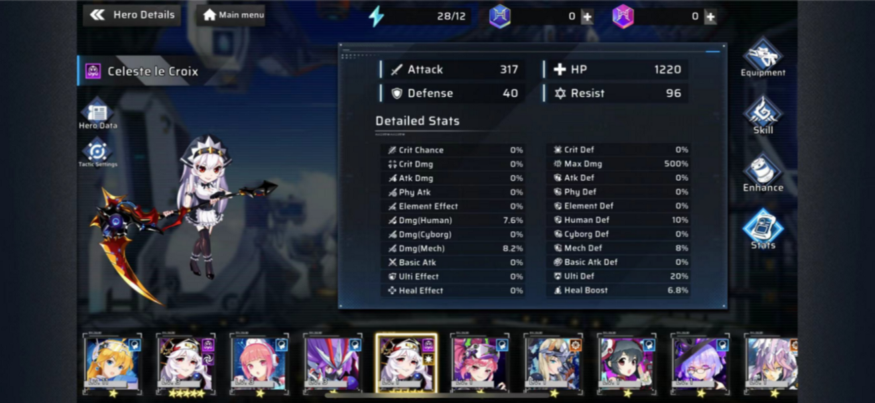Image resolution: width=875 pixels, height=403 pixels.
Task: Choose the five-star white-haired hero portrait
Action: (x=185, y=362)
